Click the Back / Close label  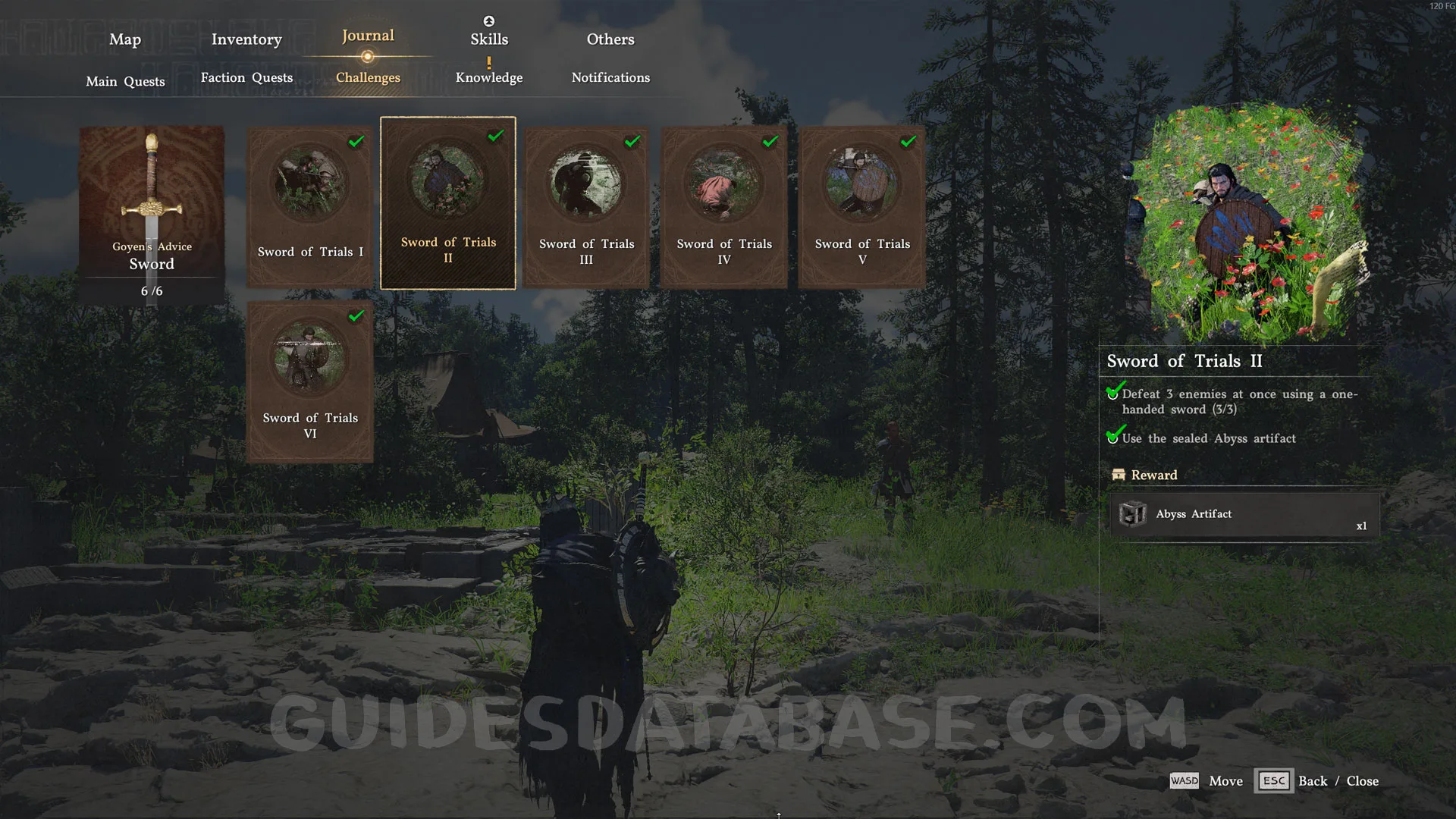(x=1338, y=781)
